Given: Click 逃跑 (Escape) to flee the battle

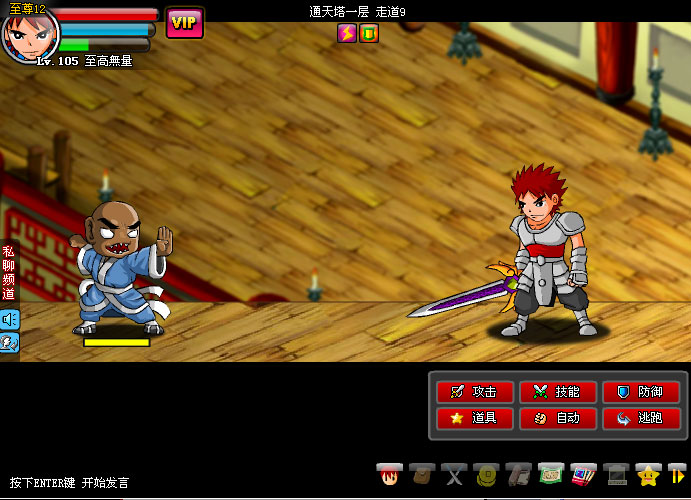Looking at the screenshot, I should (640, 418).
